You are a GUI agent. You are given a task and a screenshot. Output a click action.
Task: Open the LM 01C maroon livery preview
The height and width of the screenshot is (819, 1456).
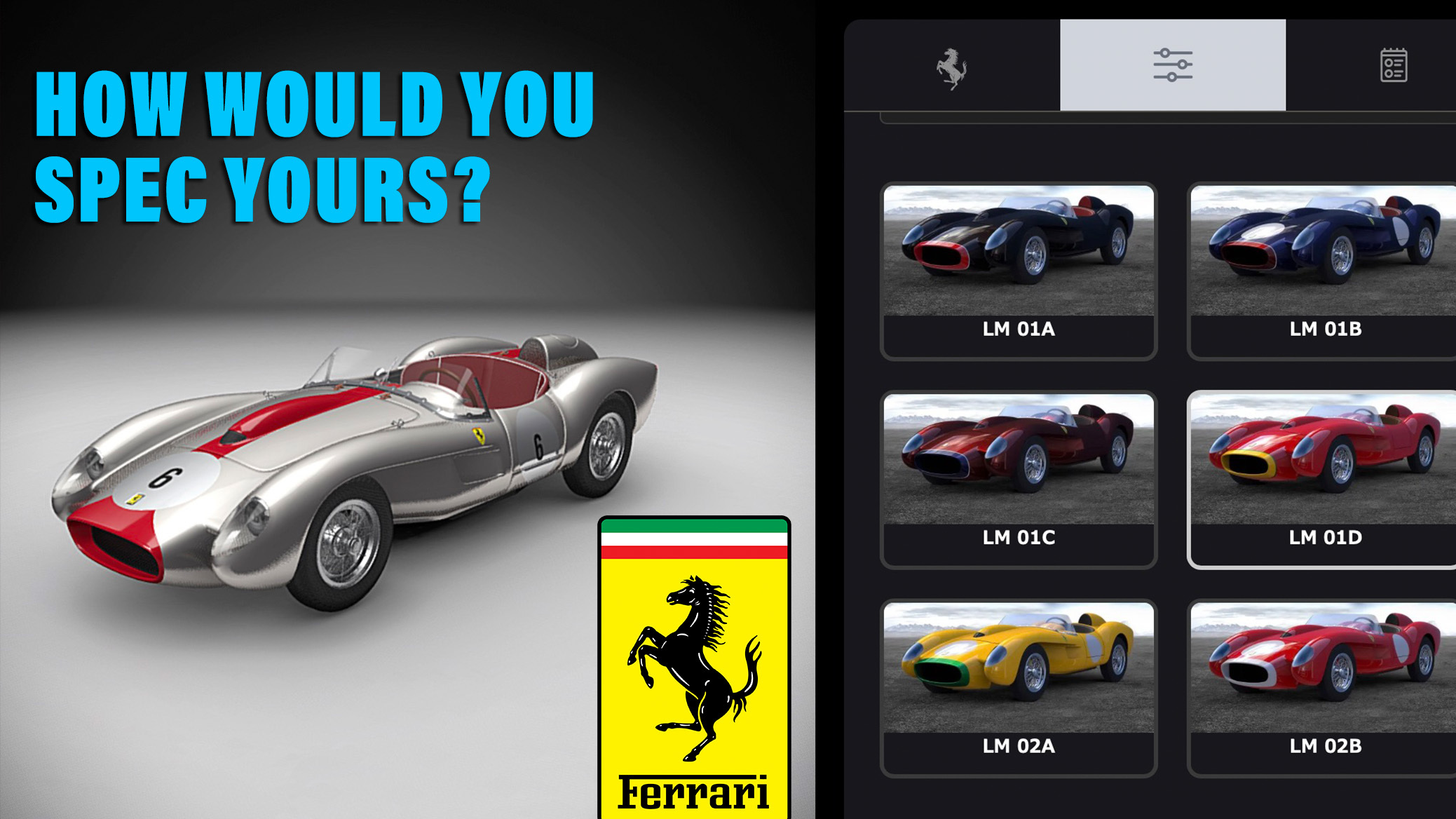(x=1019, y=463)
